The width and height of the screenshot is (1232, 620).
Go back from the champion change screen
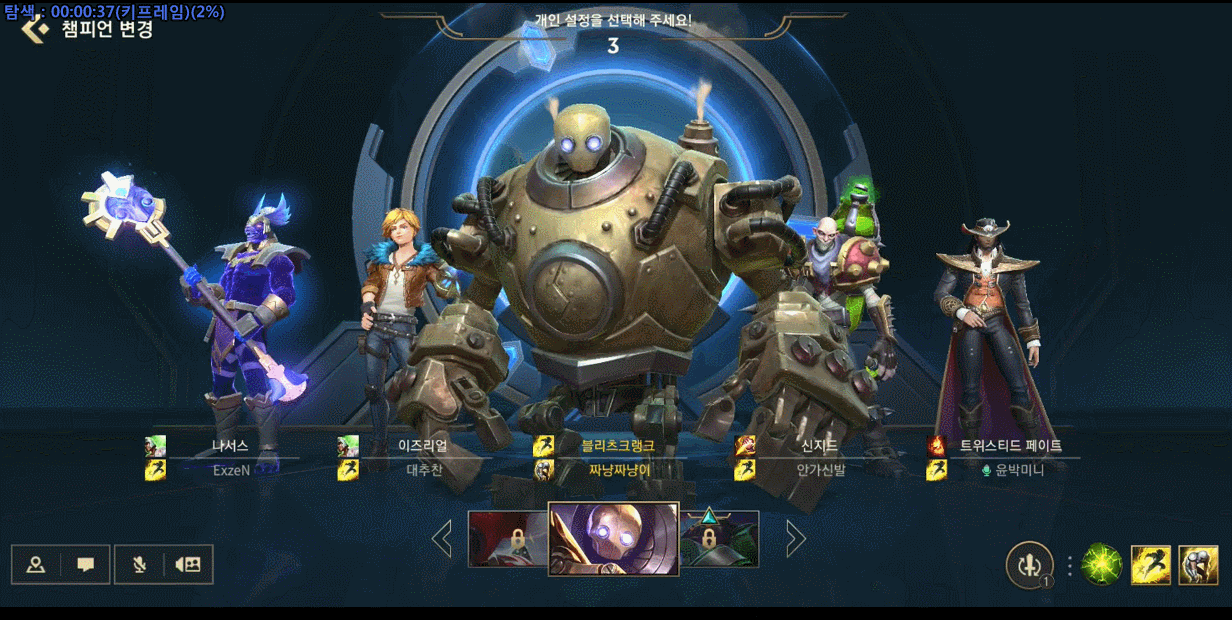(x=35, y=28)
